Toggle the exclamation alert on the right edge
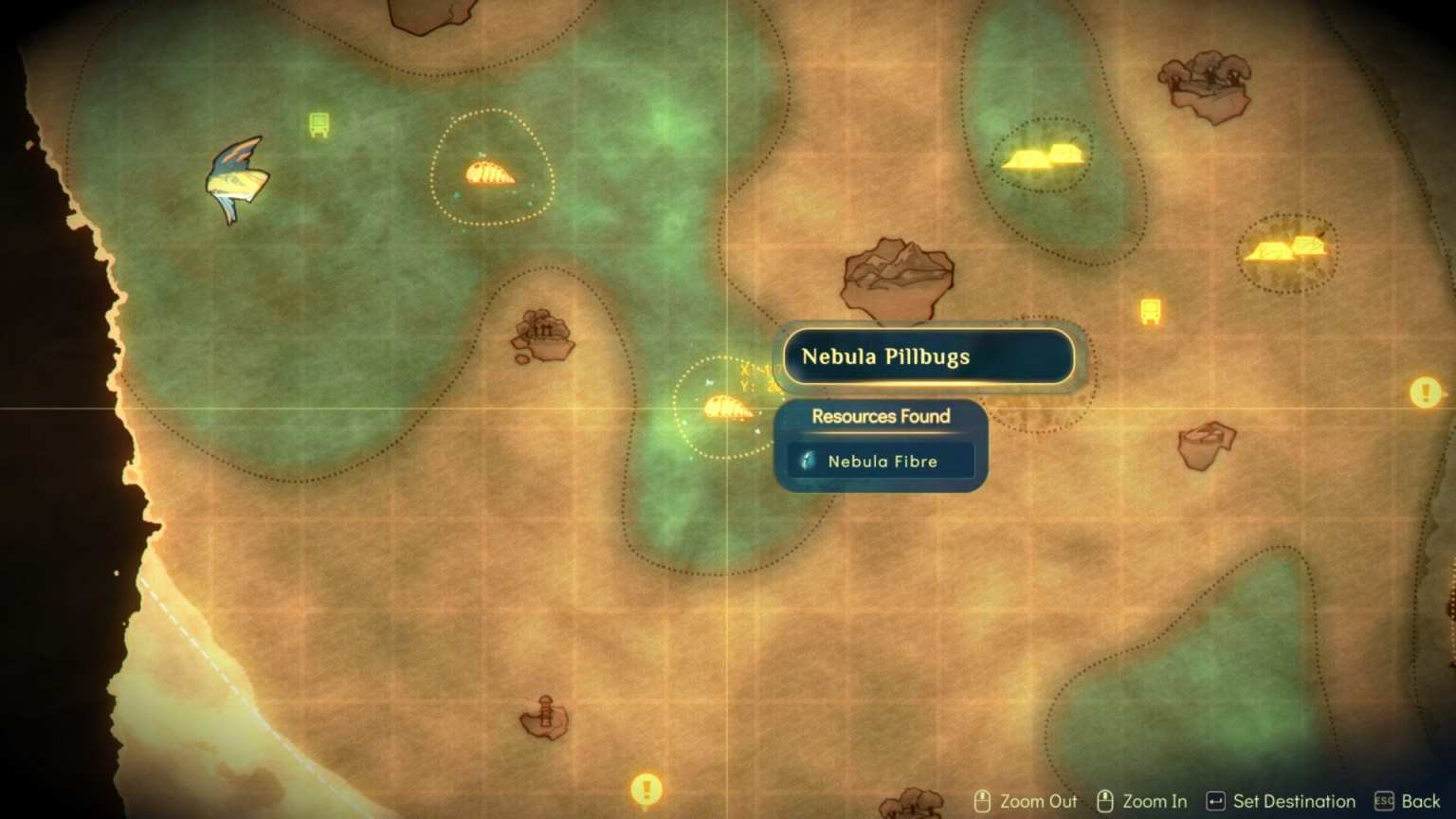This screenshot has height=819, width=1456. coord(1424,391)
